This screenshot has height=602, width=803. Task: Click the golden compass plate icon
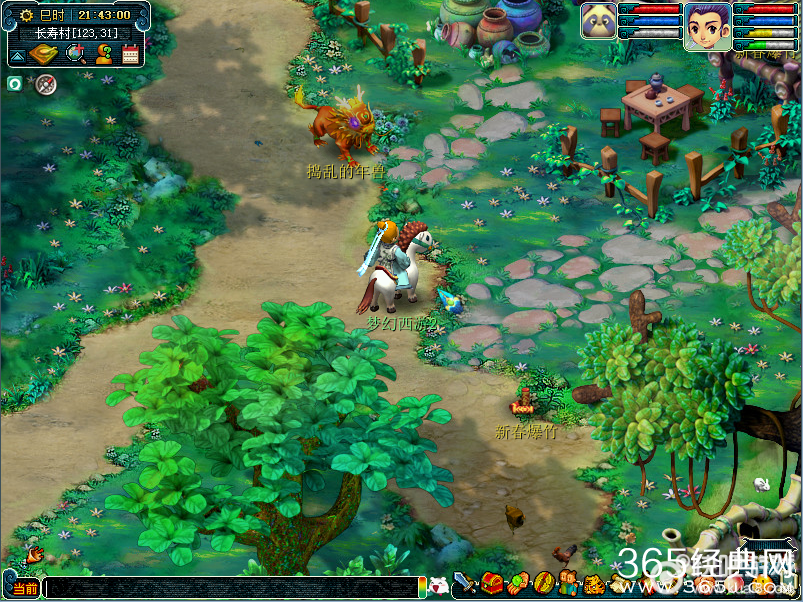click(43, 54)
